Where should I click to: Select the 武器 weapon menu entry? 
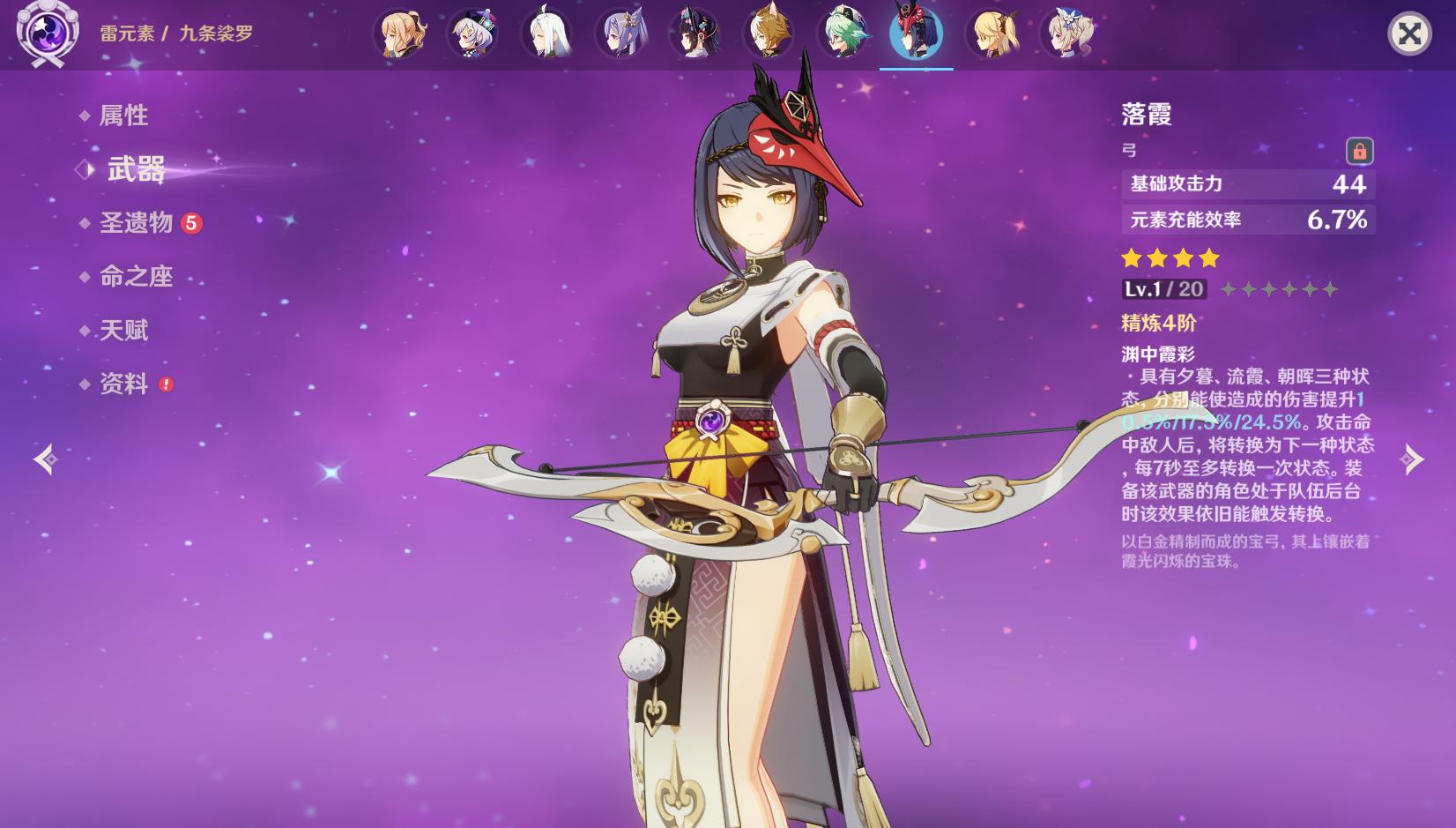136,169
